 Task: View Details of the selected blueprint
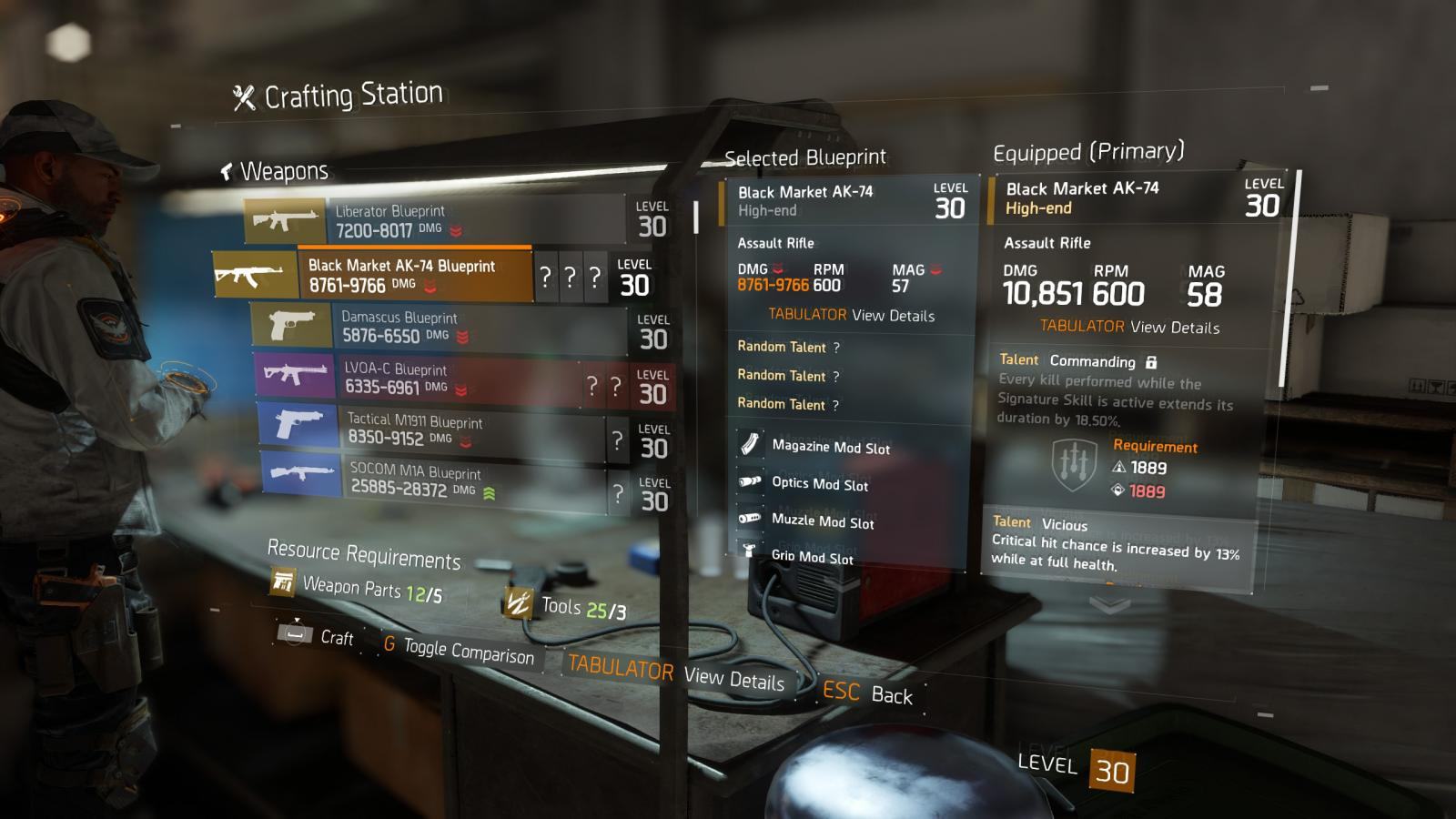point(851,315)
